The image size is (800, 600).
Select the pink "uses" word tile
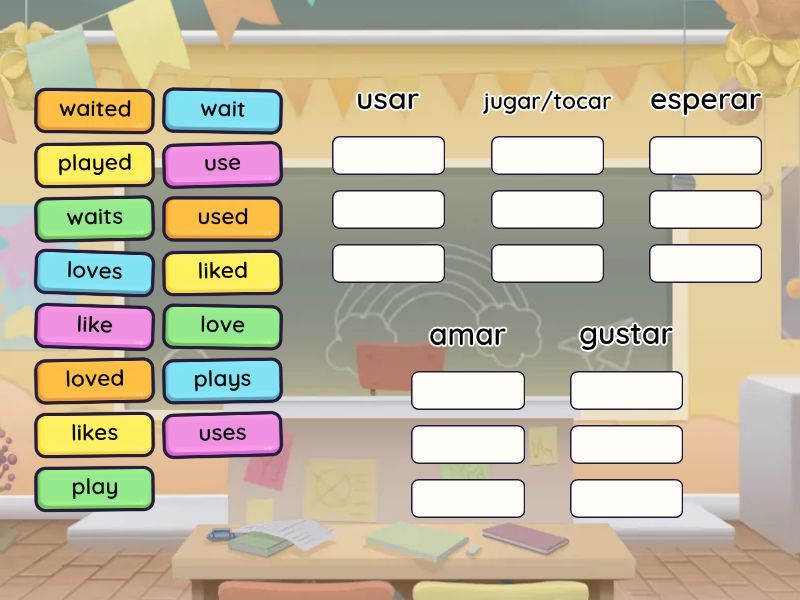pyautogui.click(x=222, y=434)
